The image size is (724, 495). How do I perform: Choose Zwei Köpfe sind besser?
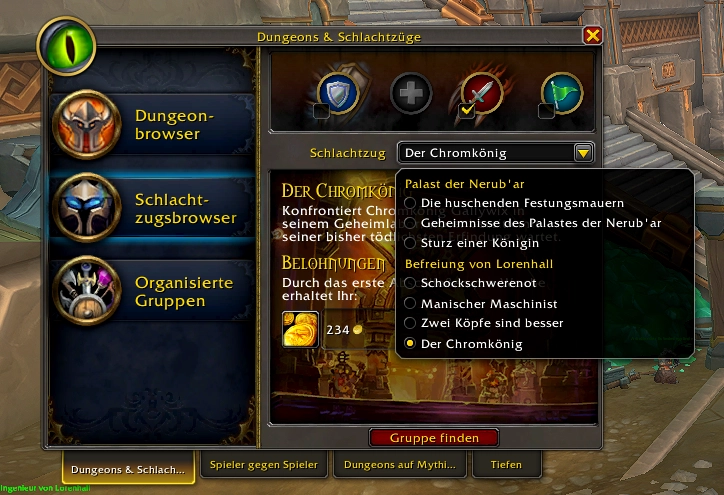[410, 323]
